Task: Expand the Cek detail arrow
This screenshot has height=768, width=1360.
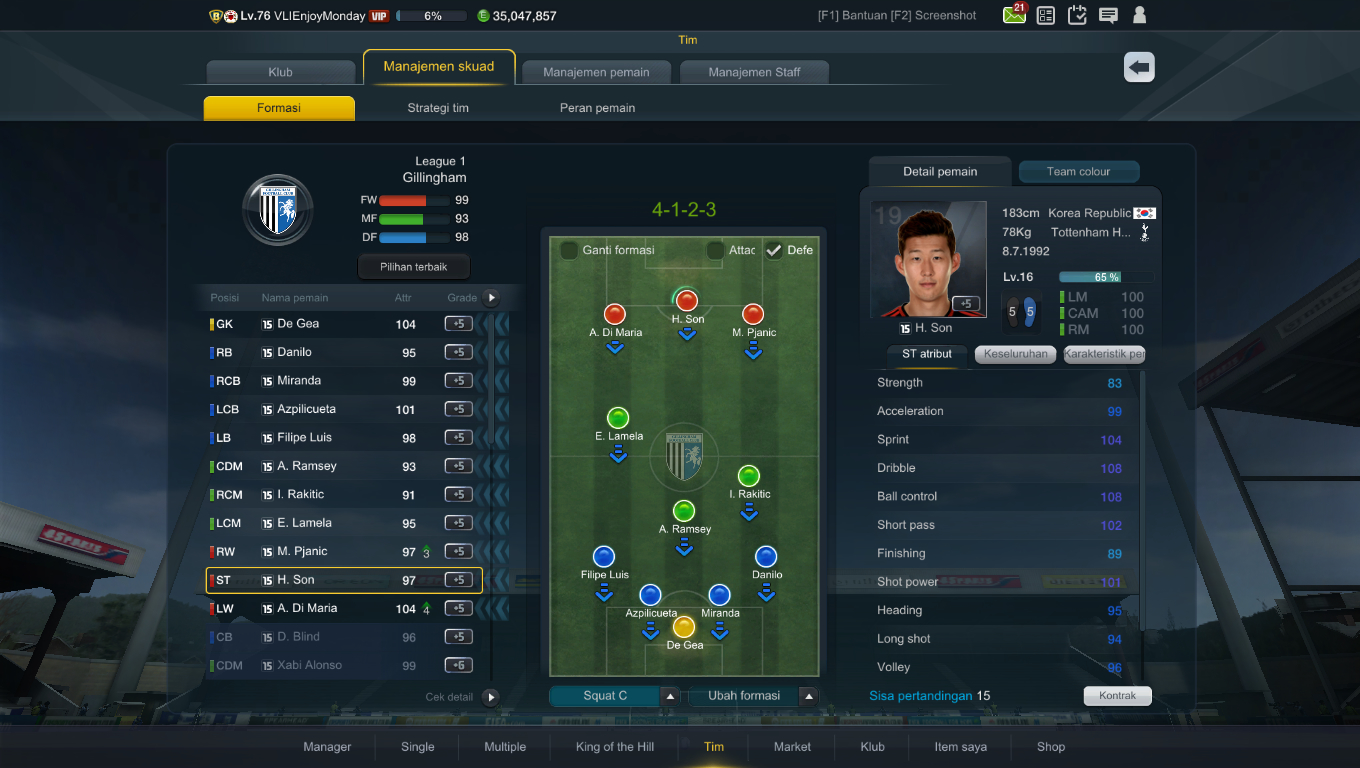Action: [x=490, y=697]
